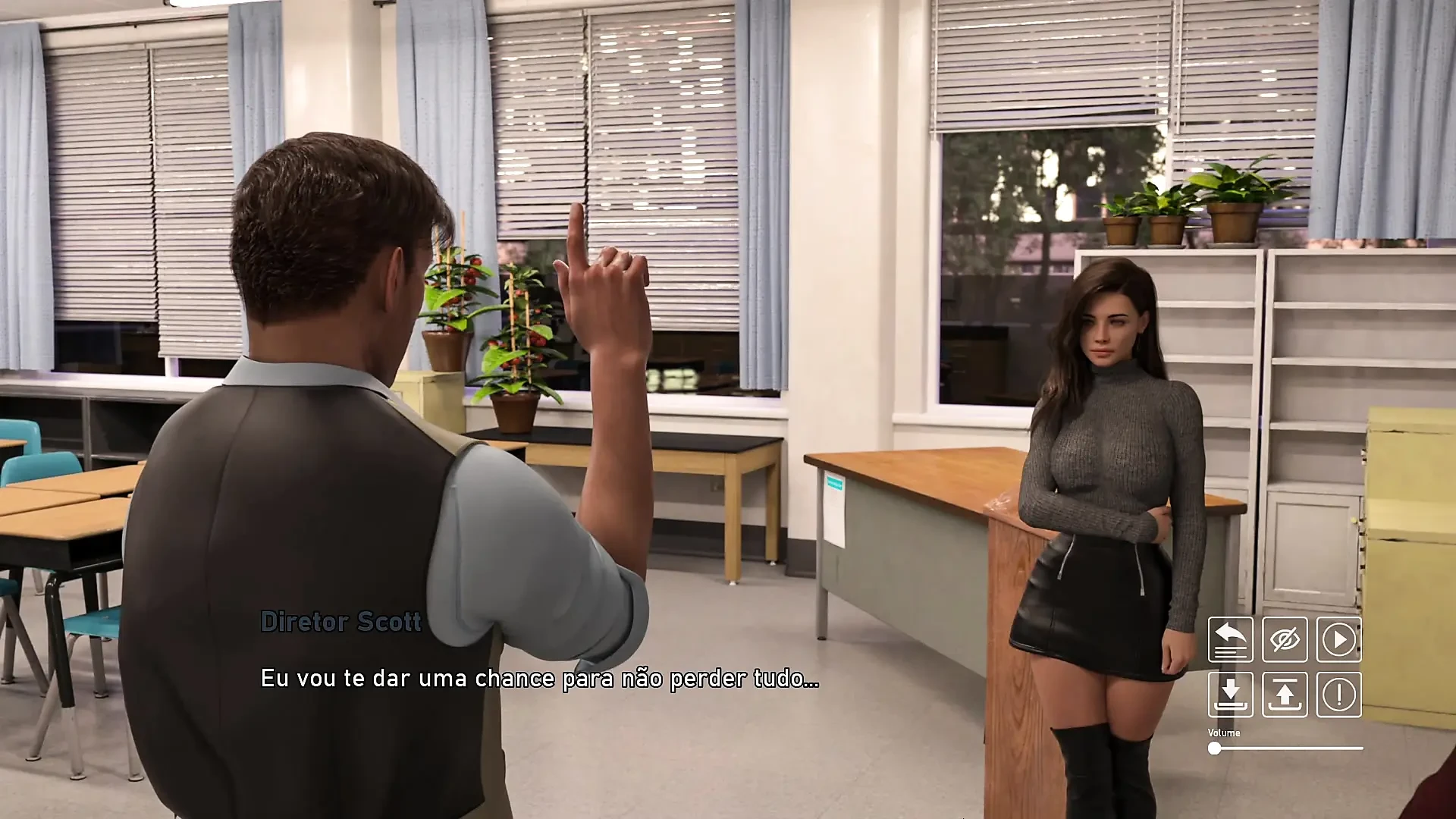Select the rollback arrow in the quick menu
1456x819 pixels.
pyautogui.click(x=1230, y=639)
